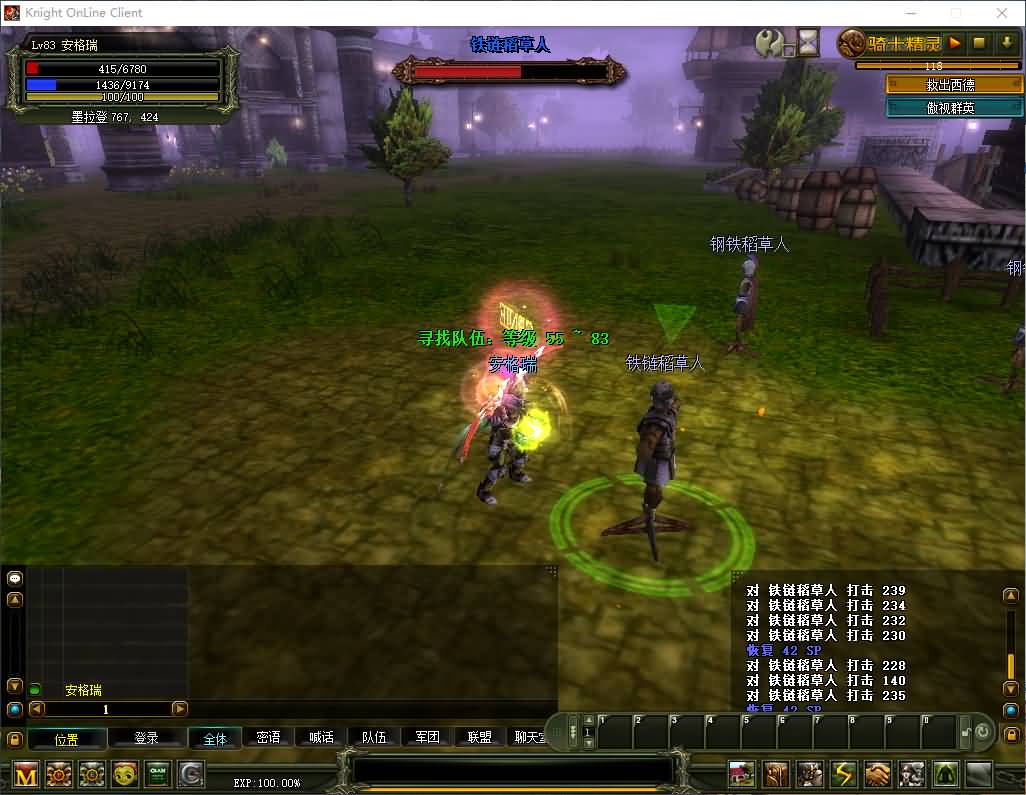The image size is (1026, 795).
Task: Open the 军团 clan chat tab
Action: (x=428, y=738)
